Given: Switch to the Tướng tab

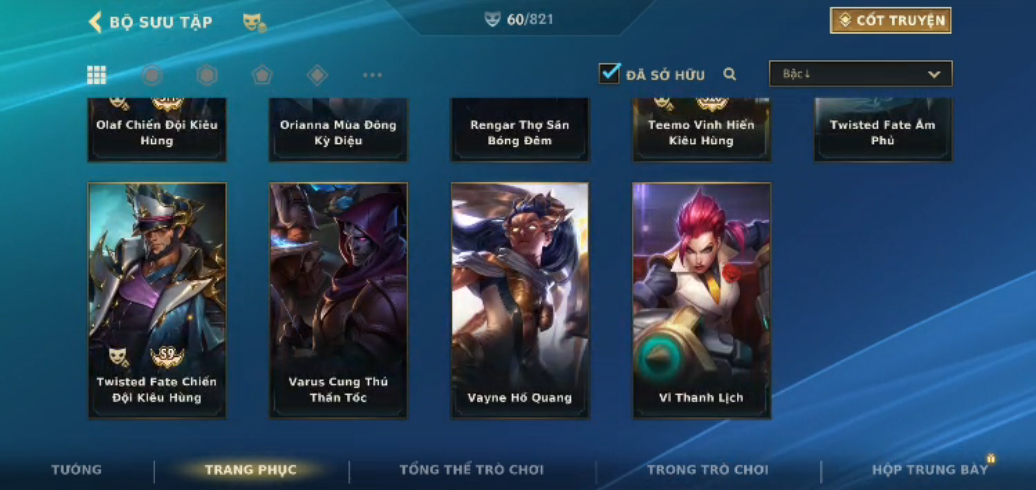Looking at the screenshot, I should 77,470.
